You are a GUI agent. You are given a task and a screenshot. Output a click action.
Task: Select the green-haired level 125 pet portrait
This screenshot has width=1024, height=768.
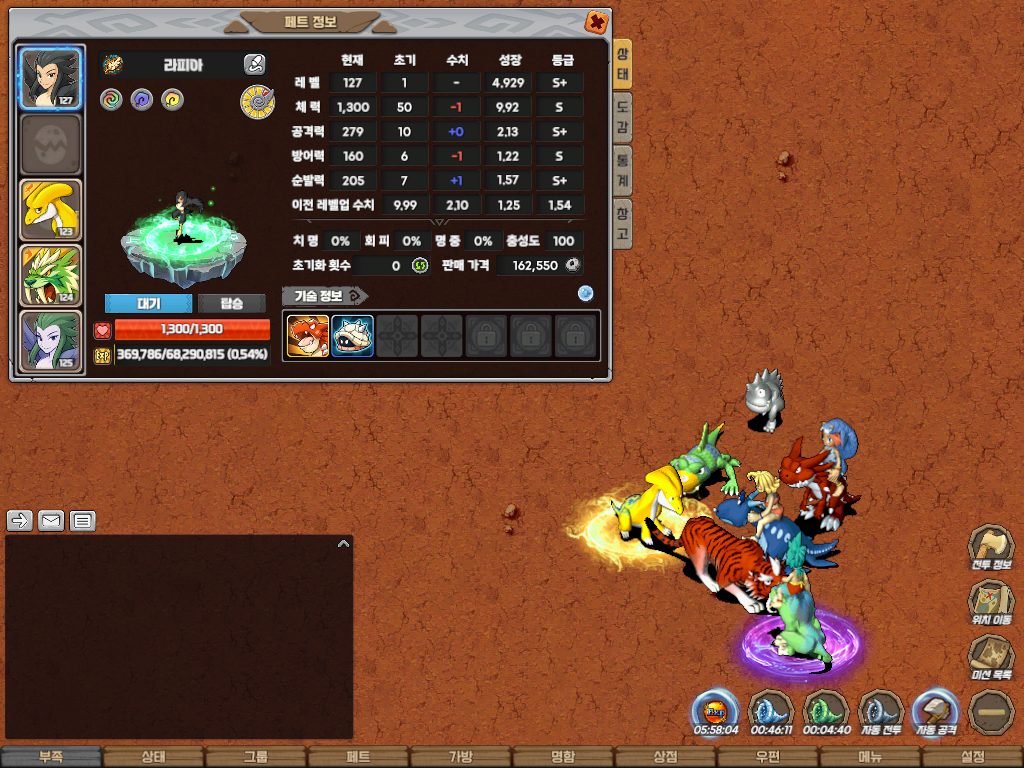(x=50, y=341)
